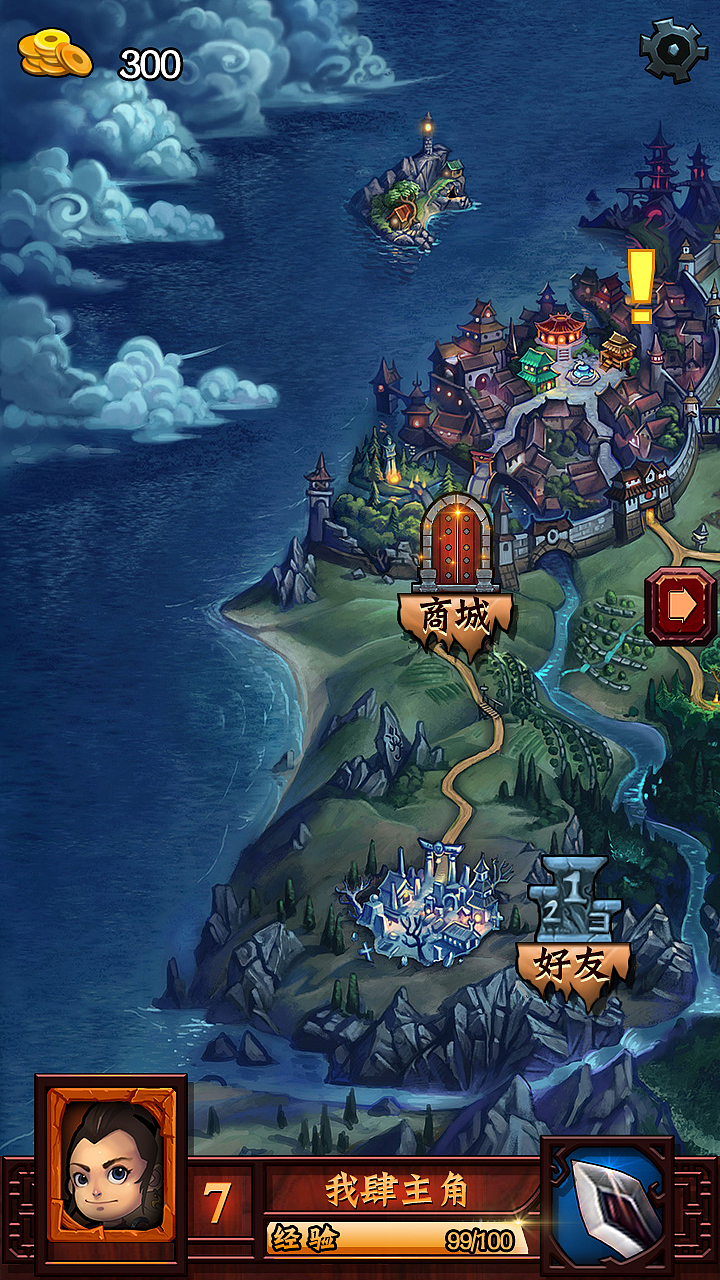Open the hero portrait profile
The image size is (720, 1280).
(x=111, y=1167)
